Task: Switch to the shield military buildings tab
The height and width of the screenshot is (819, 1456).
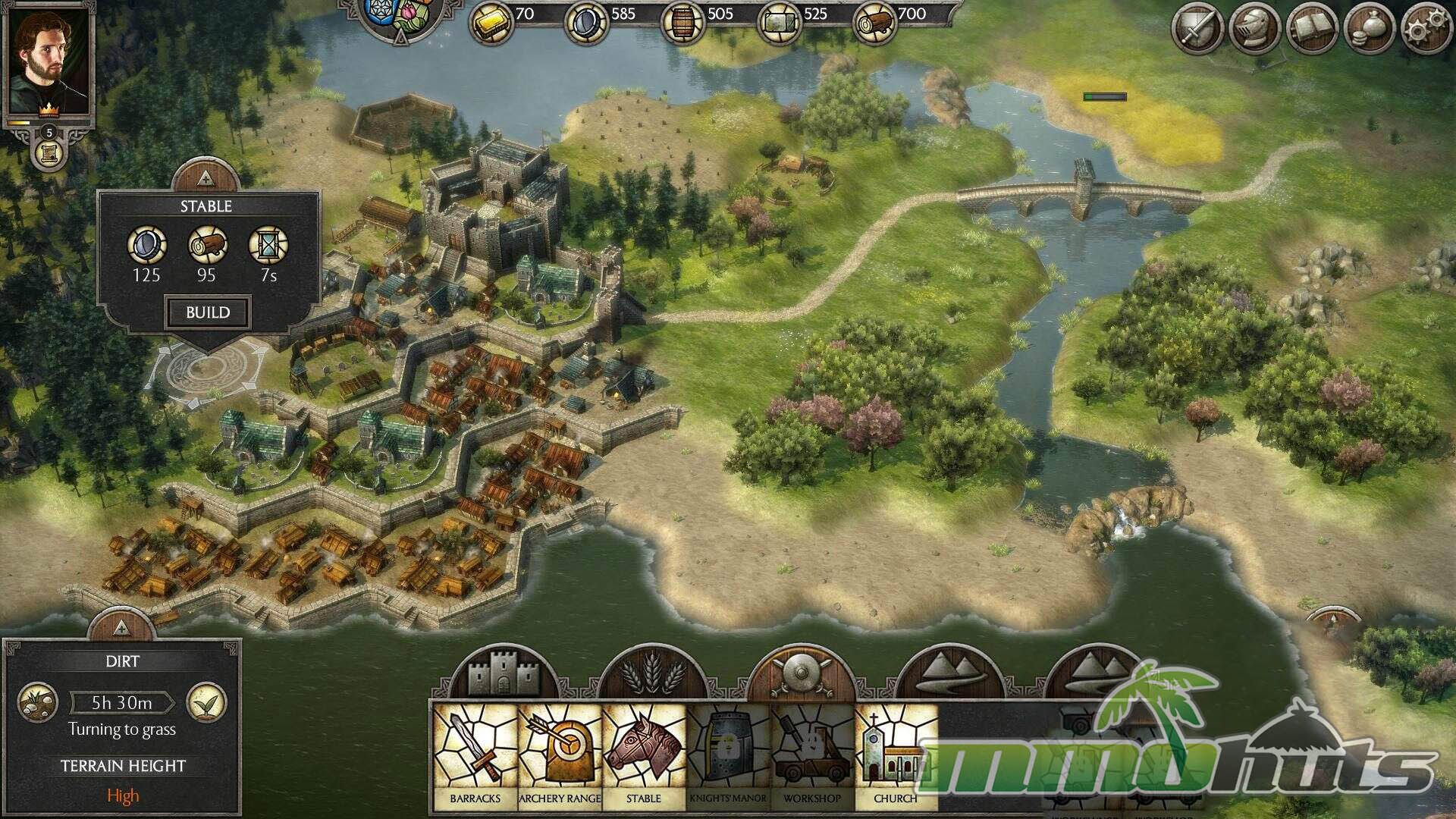Action: 801,672
